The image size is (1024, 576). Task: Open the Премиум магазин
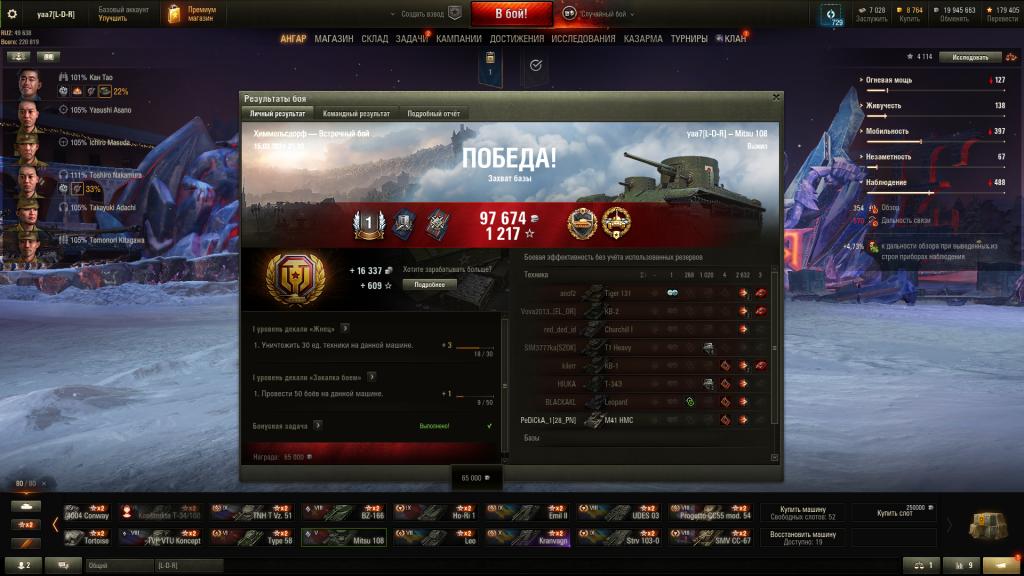(x=194, y=14)
